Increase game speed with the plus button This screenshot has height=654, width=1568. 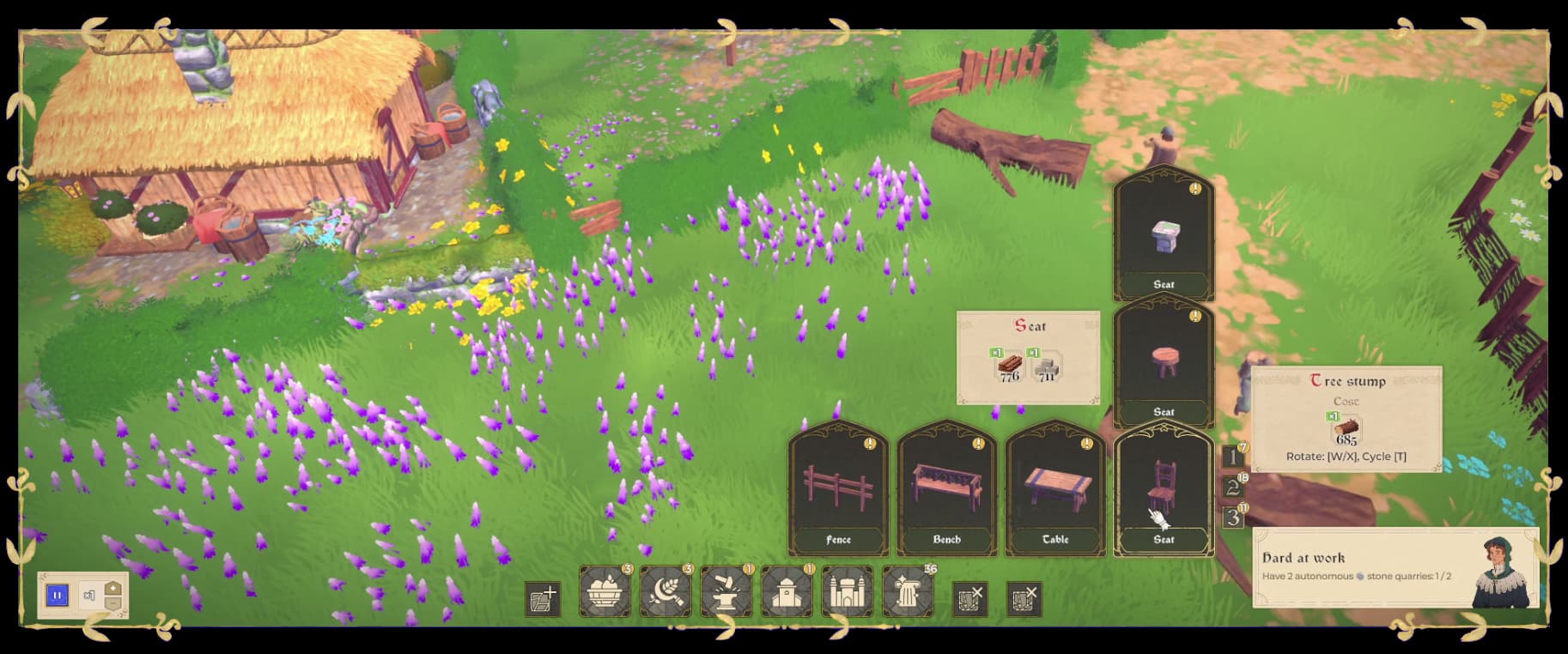(113, 589)
